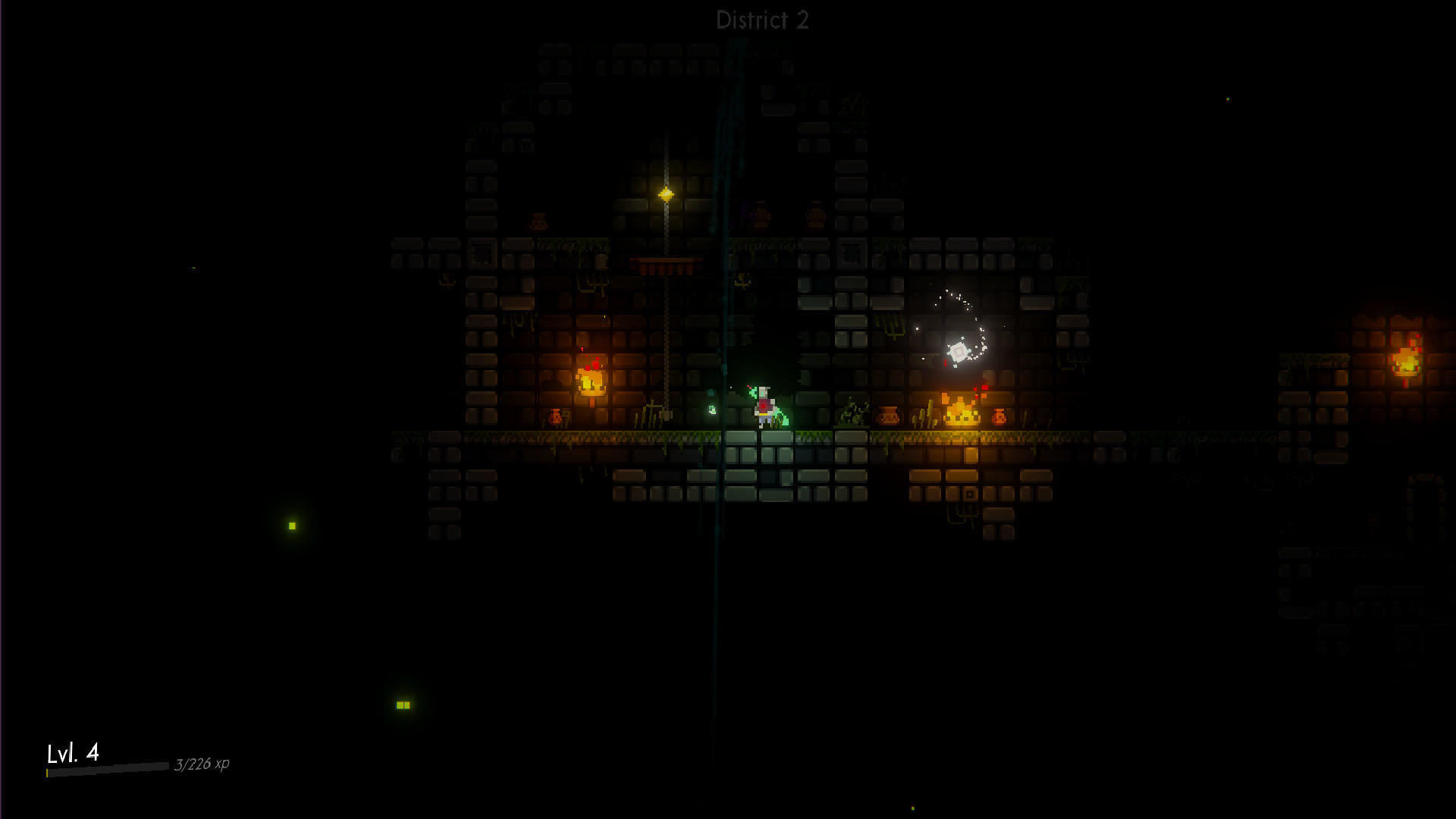Image resolution: width=1456 pixels, height=819 pixels.
Task: Click the twin yellow lights near the bottom
Action: pyautogui.click(x=403, y=704)
